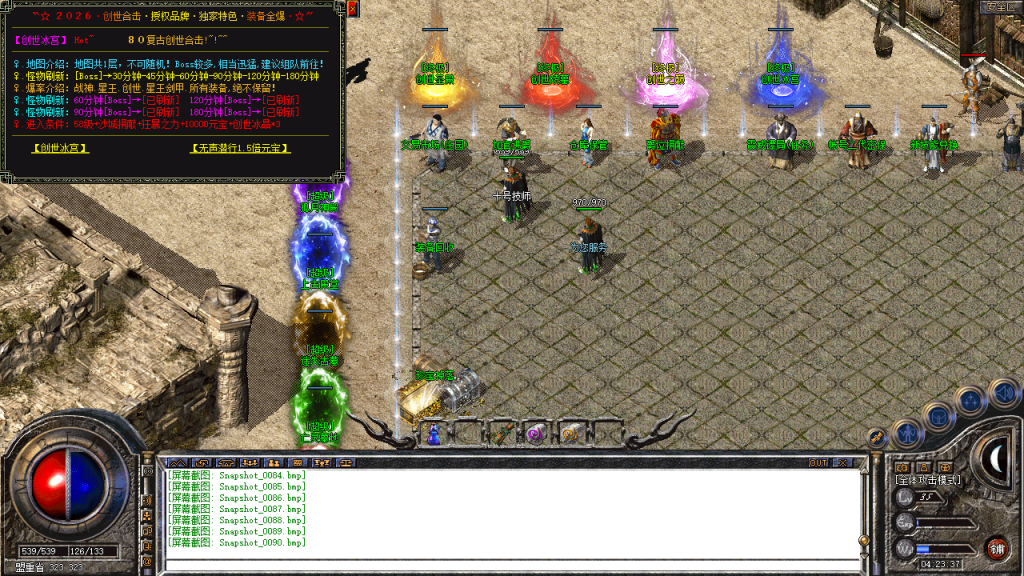1024x576 pixels.
Task: Use the orange swirl scroll in belt
Action: (570, 433)
